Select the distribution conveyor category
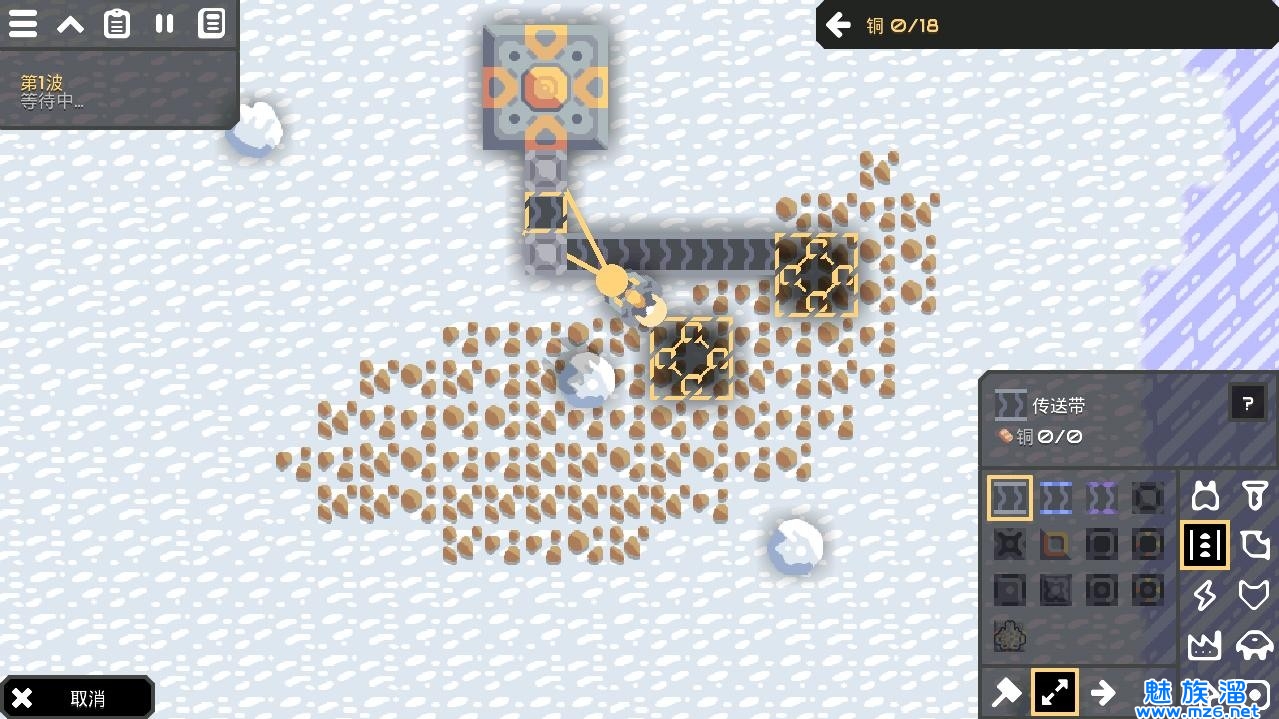Viewport: 1279px width, 719px height. (x=1205, y=545)
